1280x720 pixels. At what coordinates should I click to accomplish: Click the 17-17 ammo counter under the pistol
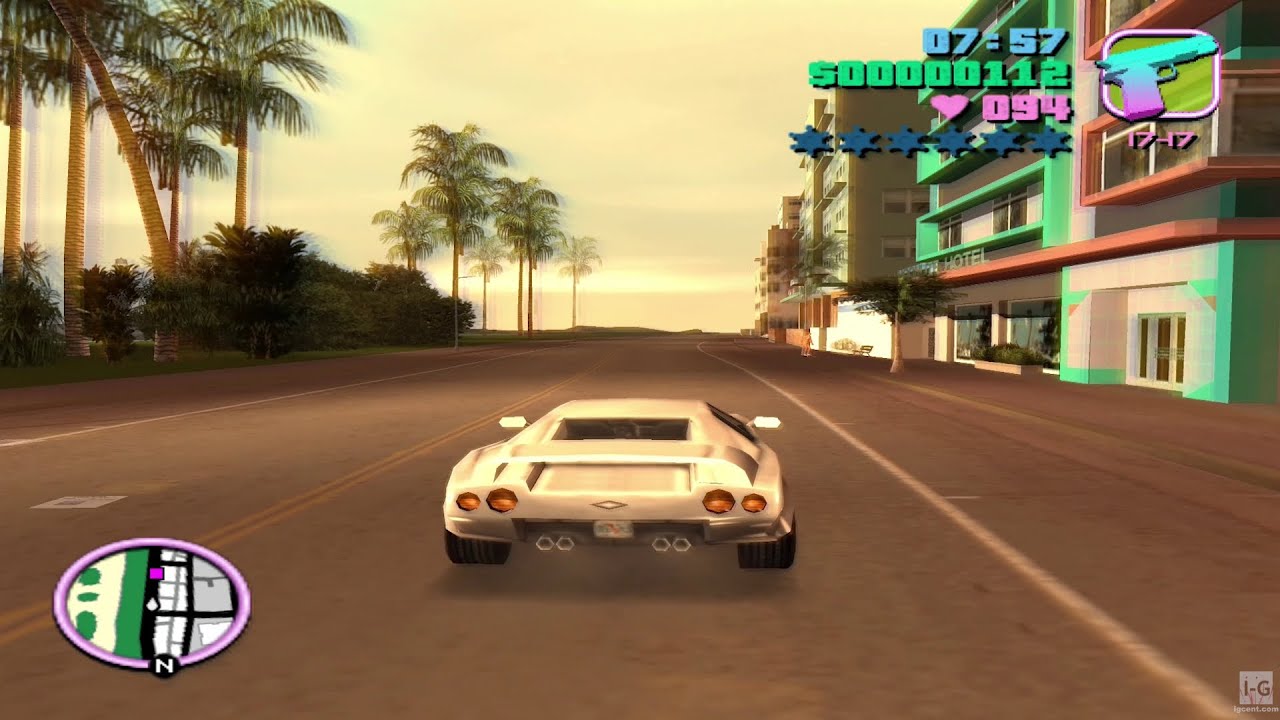pos(1162,142)
